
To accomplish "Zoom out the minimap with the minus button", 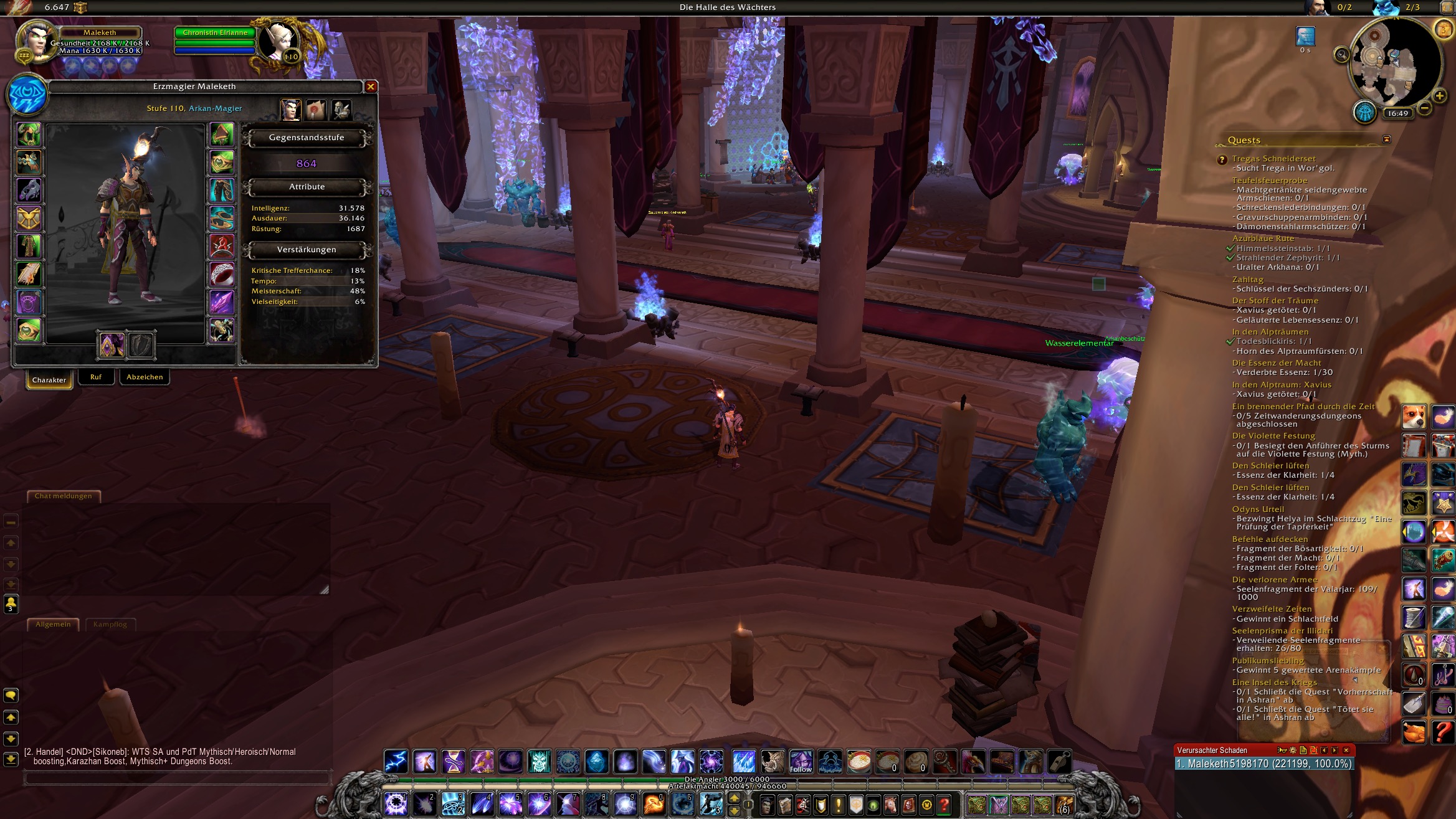I will pos(1424,108).
